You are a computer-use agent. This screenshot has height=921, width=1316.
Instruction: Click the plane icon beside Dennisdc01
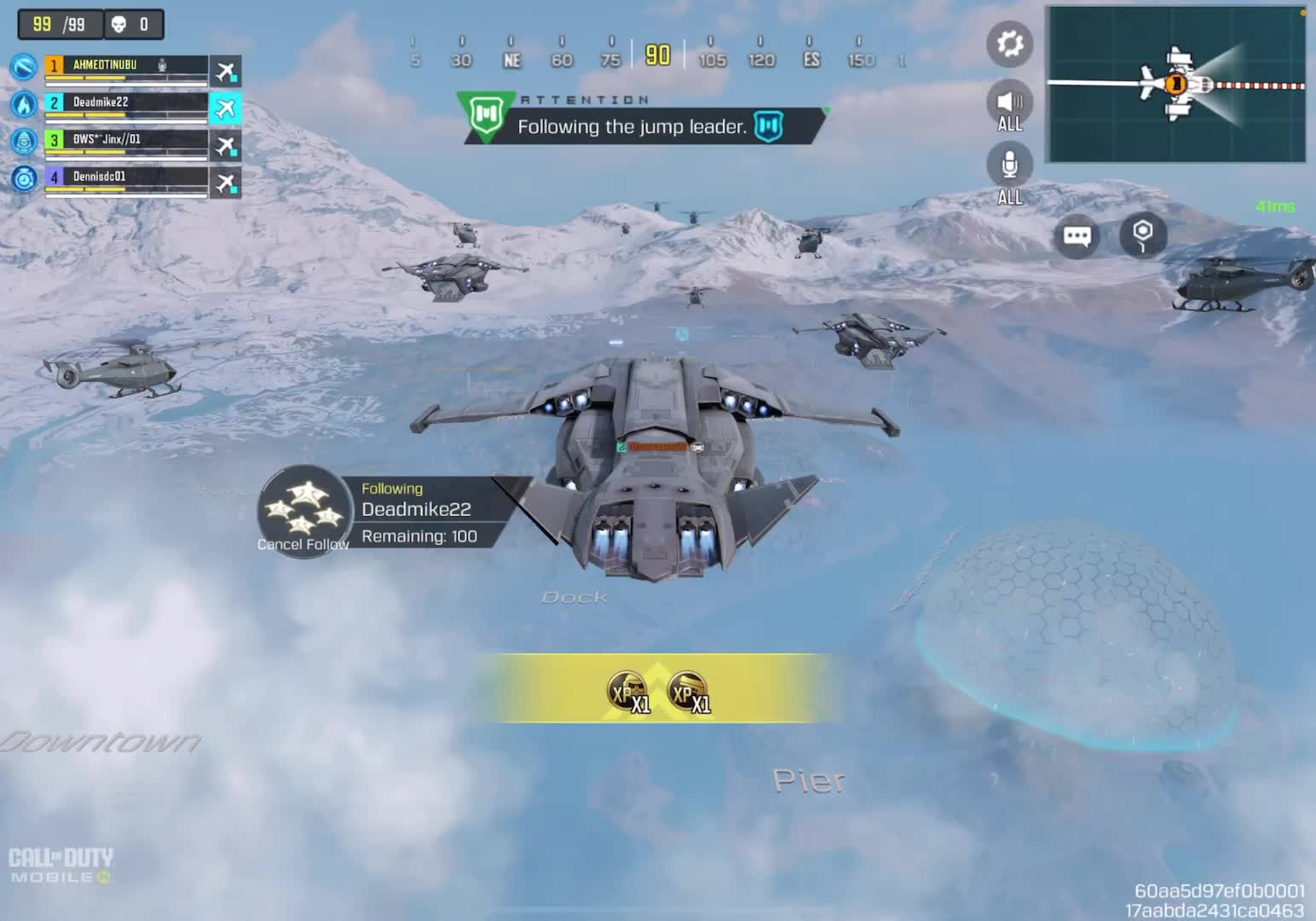(226, 182)
